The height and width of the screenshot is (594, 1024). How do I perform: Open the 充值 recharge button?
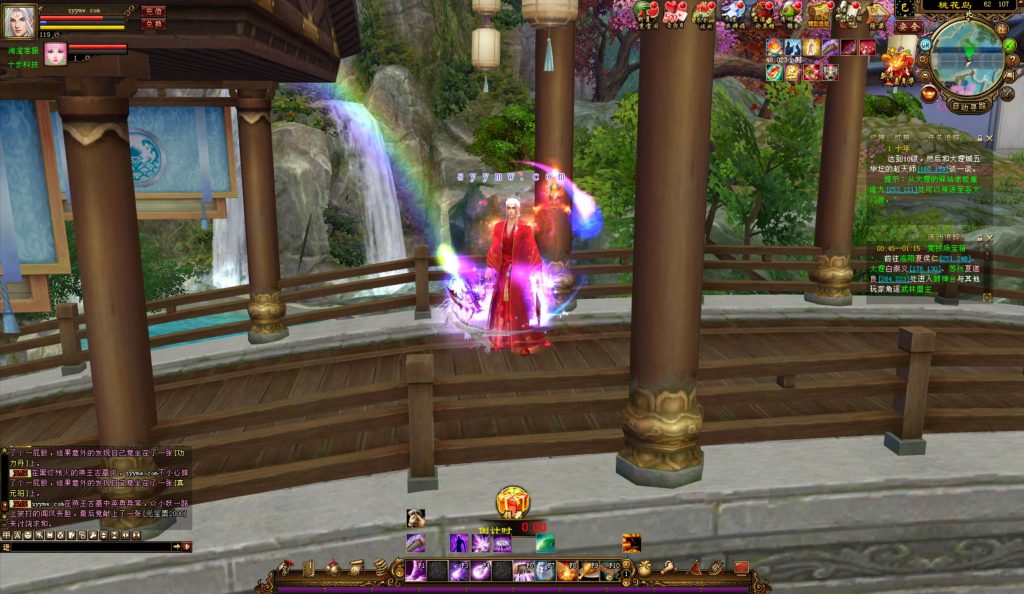point(153,11)
